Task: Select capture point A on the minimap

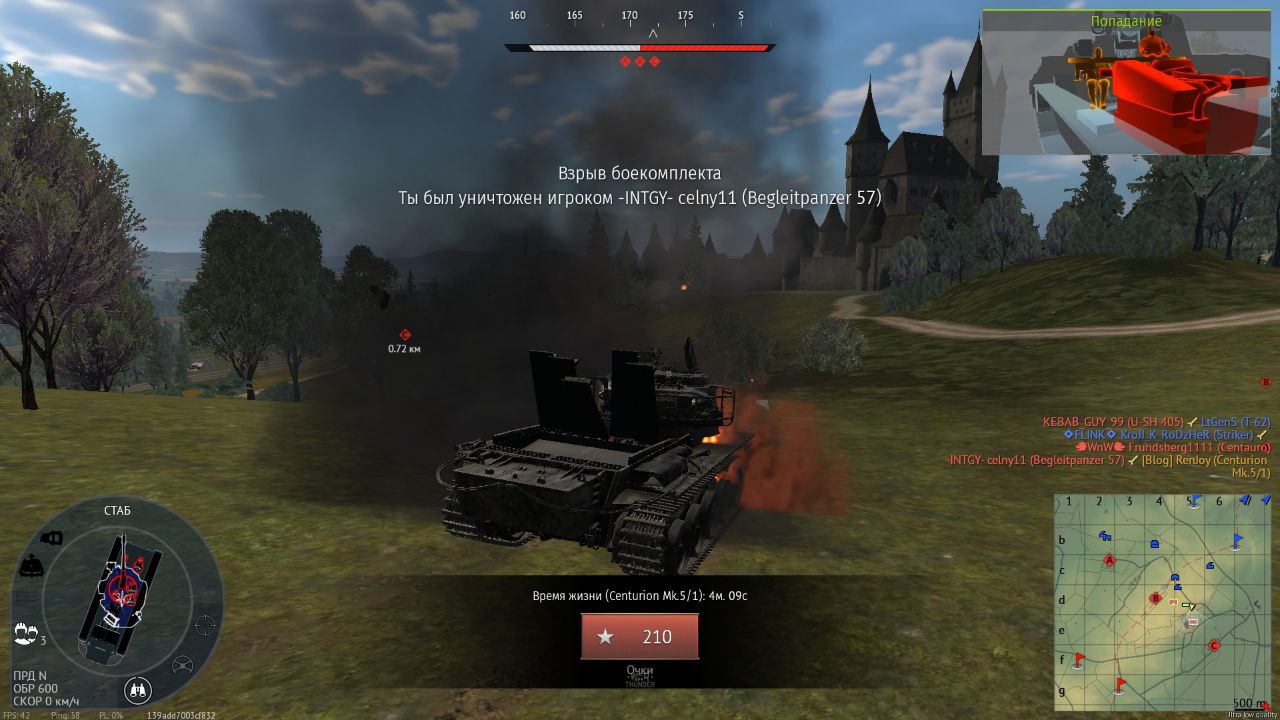Action: point(1109,561)
